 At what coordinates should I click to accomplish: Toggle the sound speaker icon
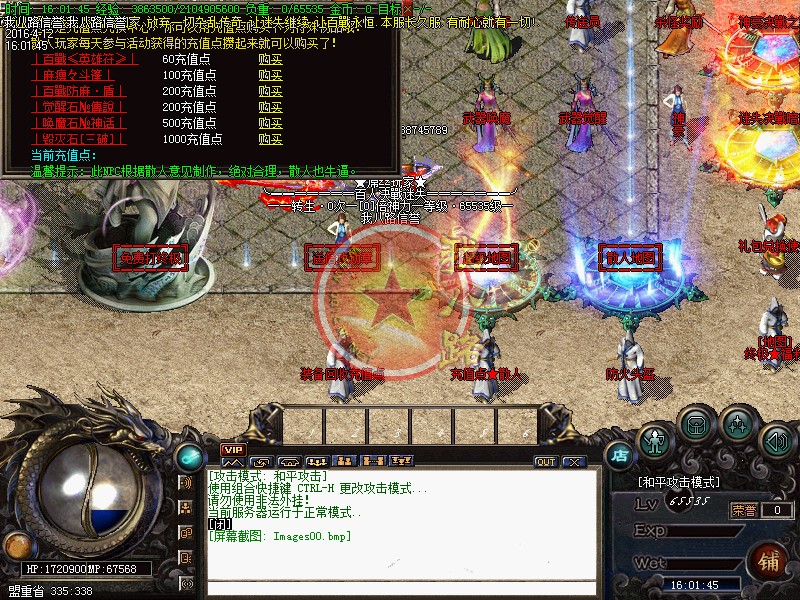776,440
